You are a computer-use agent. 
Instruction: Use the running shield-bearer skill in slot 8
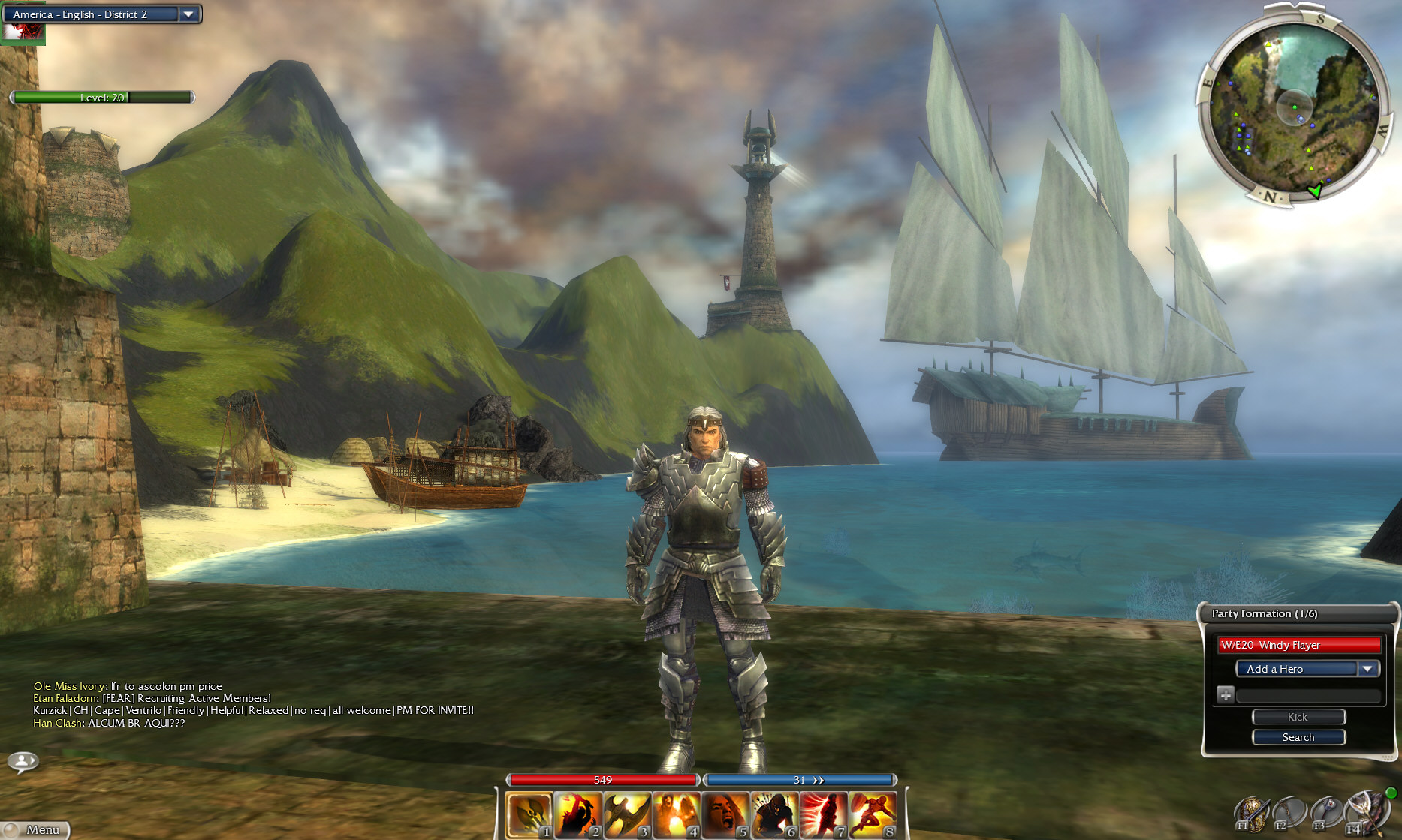tap(873, 814)
